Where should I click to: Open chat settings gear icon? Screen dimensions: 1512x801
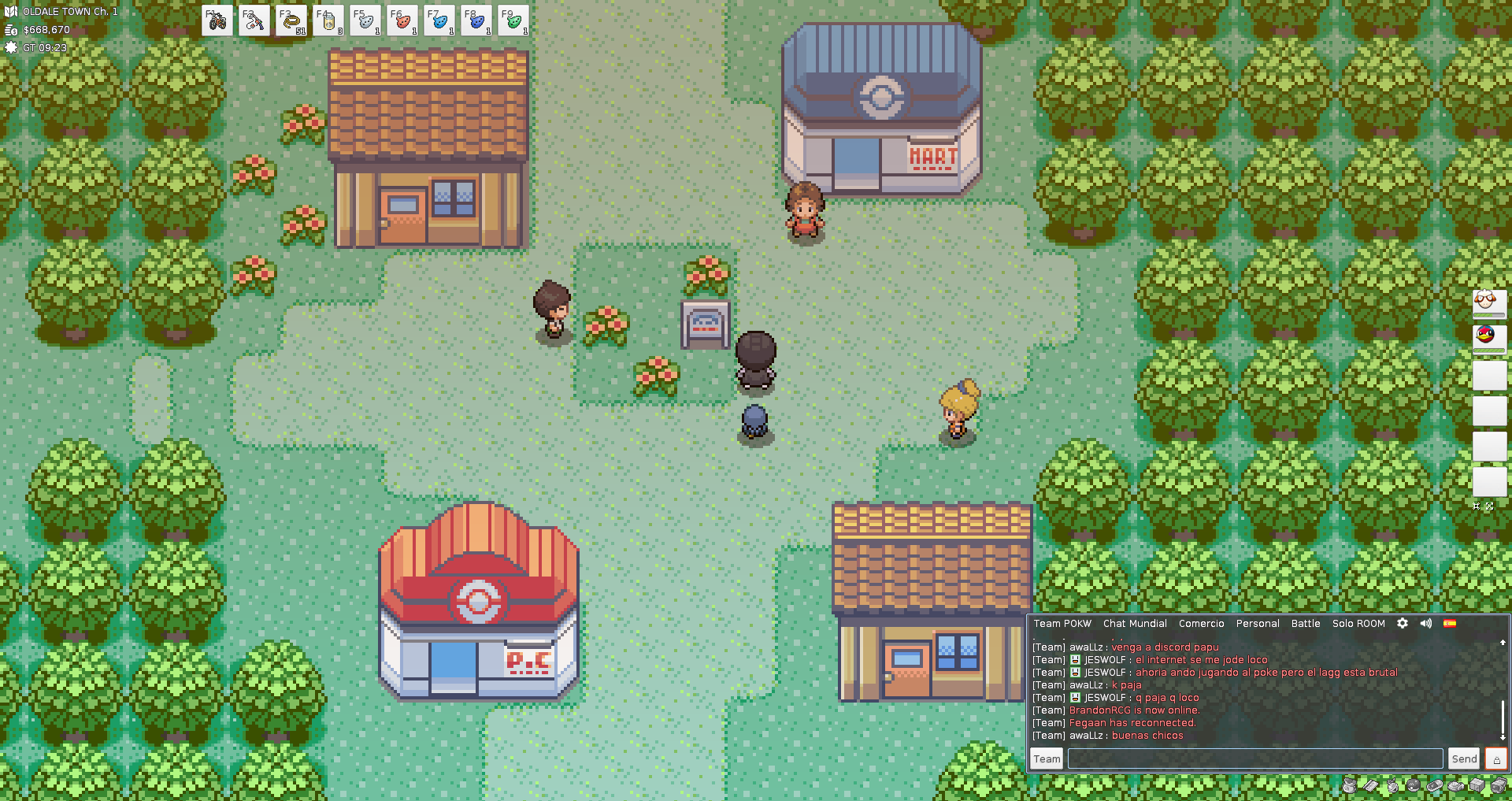[x=1403, y=623]
